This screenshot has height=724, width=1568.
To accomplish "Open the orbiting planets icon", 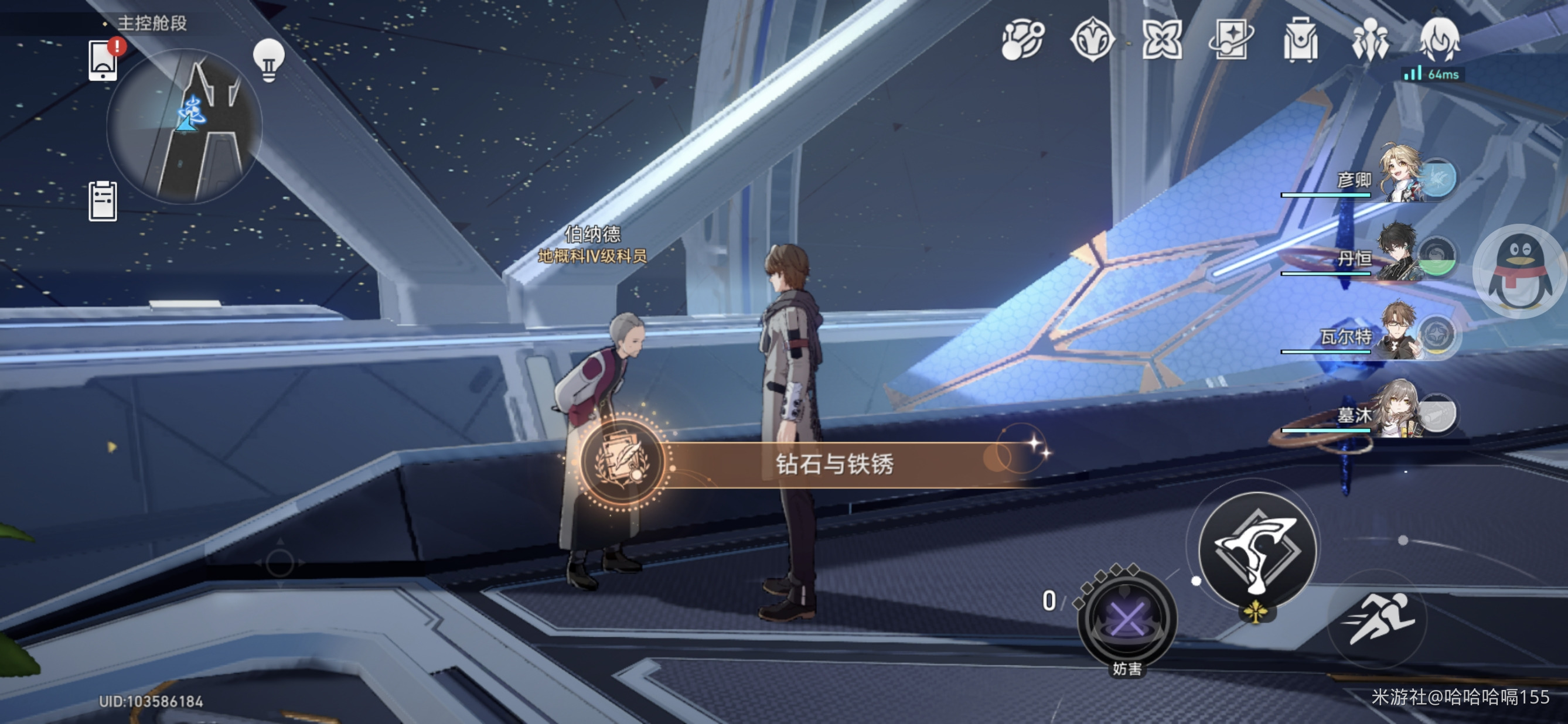I will [x=1022, y=41].
